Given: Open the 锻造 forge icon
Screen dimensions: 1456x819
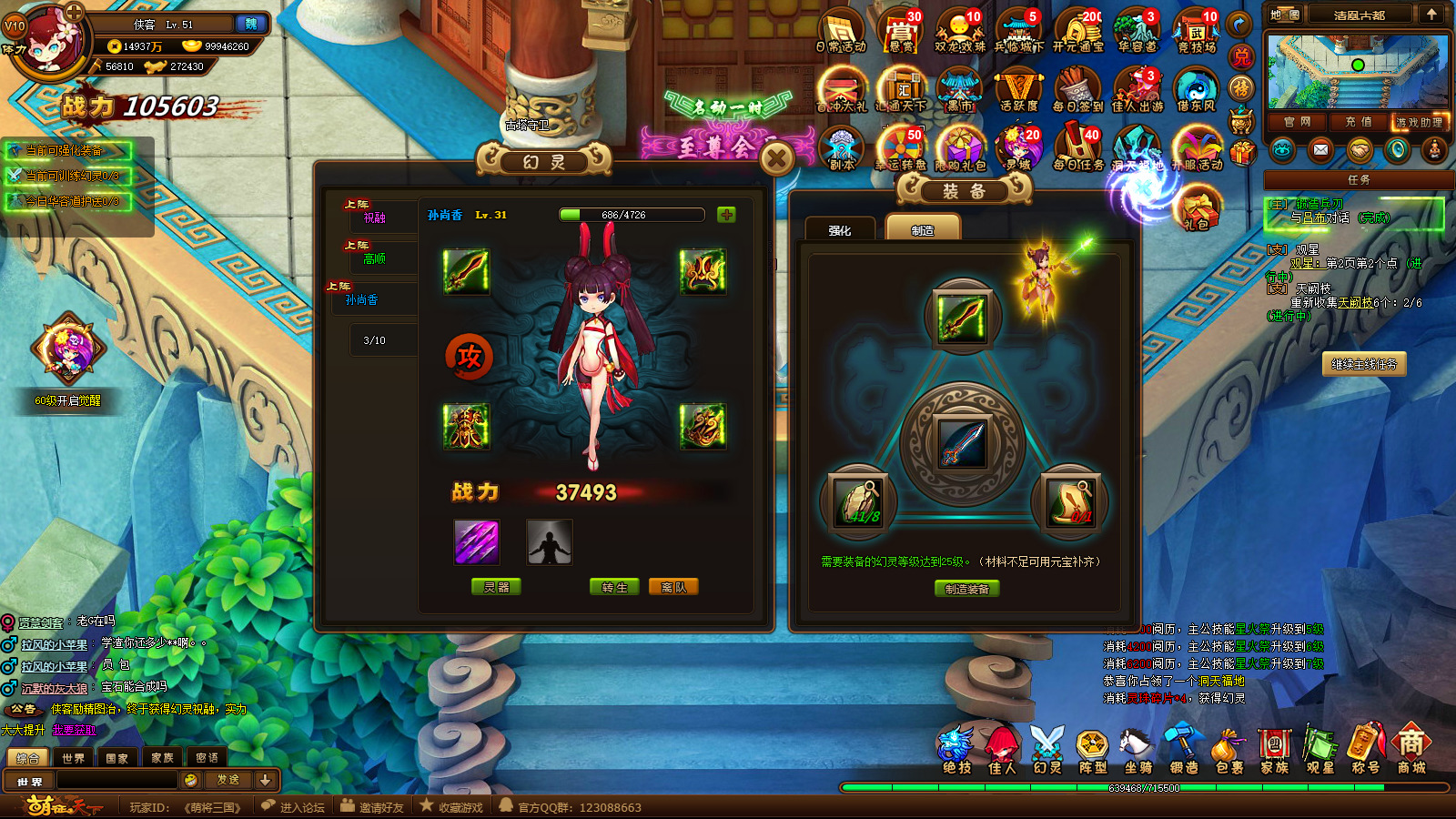Looking at the screenshot, I should [x=1183, y=750].
